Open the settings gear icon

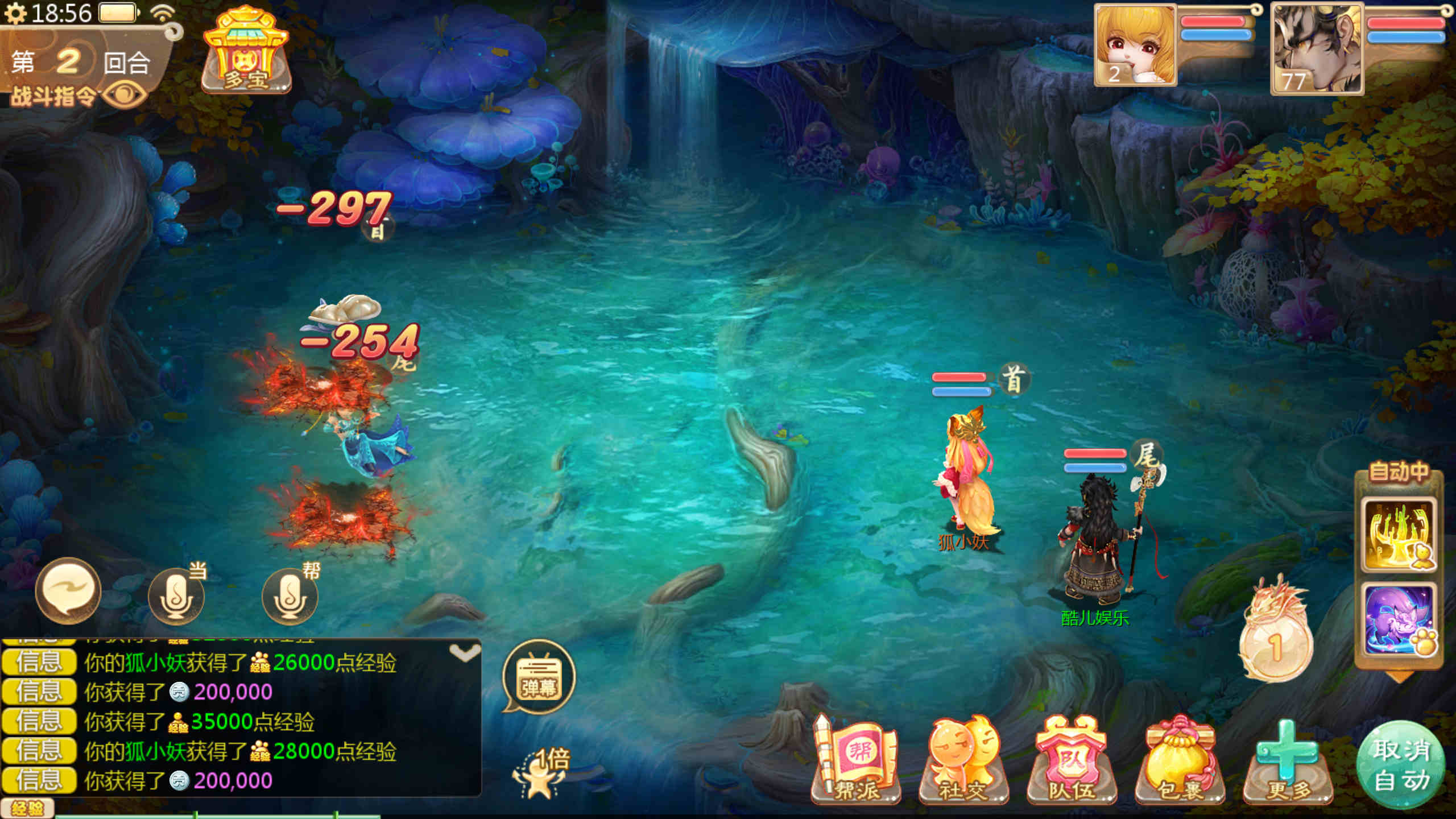tap(15, 14)
